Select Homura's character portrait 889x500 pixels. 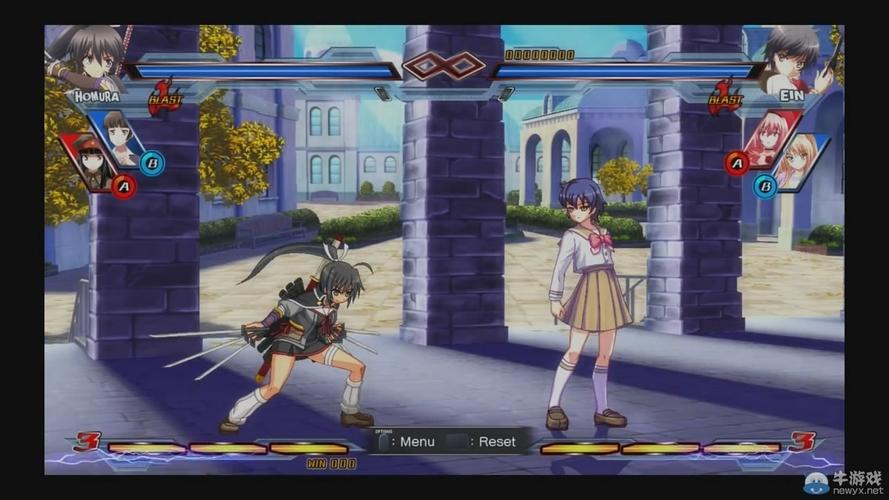88,57
